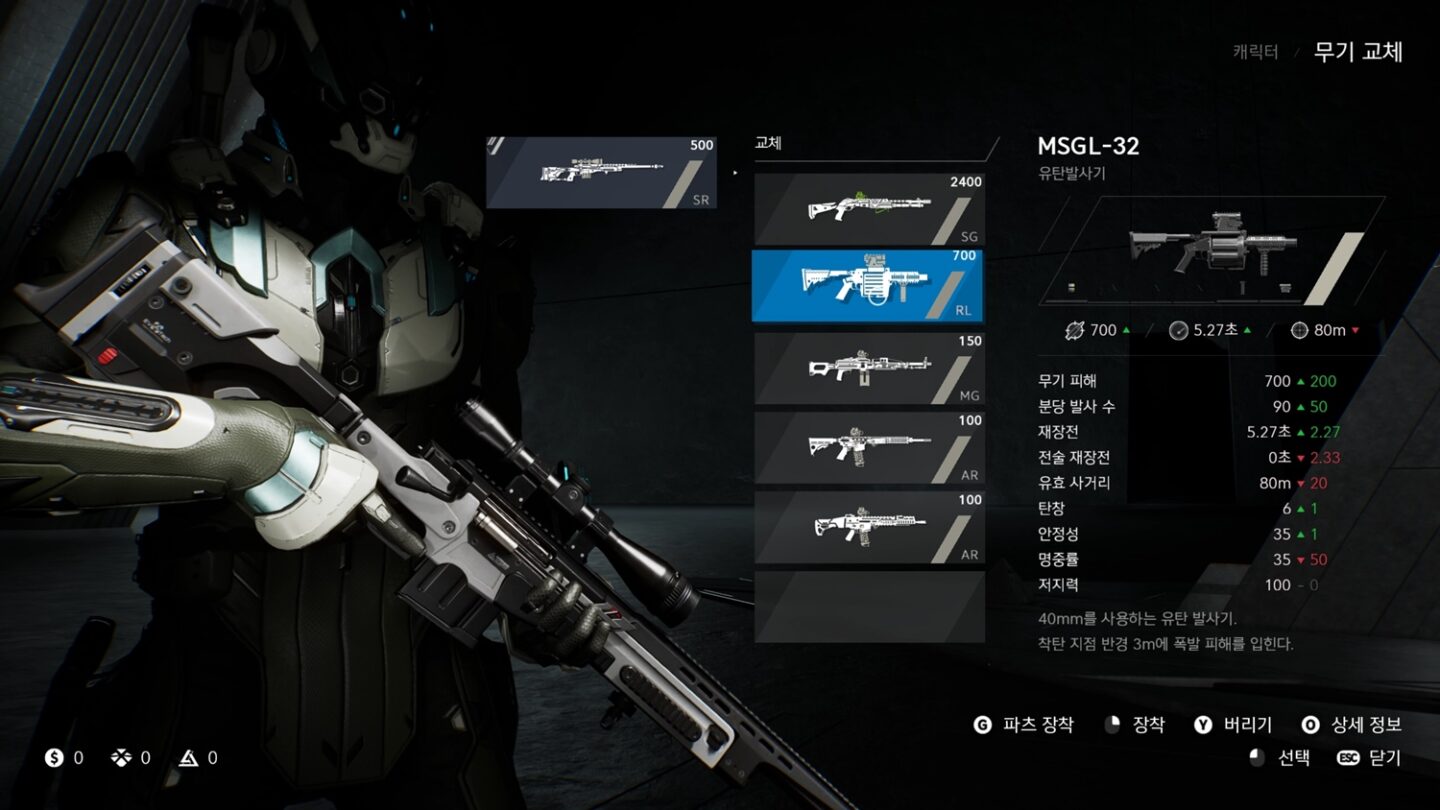This screenshot has height=810, width=1440.
Task: Click the stock attachment slot icon left of the MSGL-32 preview
Action: [1071, 287]
